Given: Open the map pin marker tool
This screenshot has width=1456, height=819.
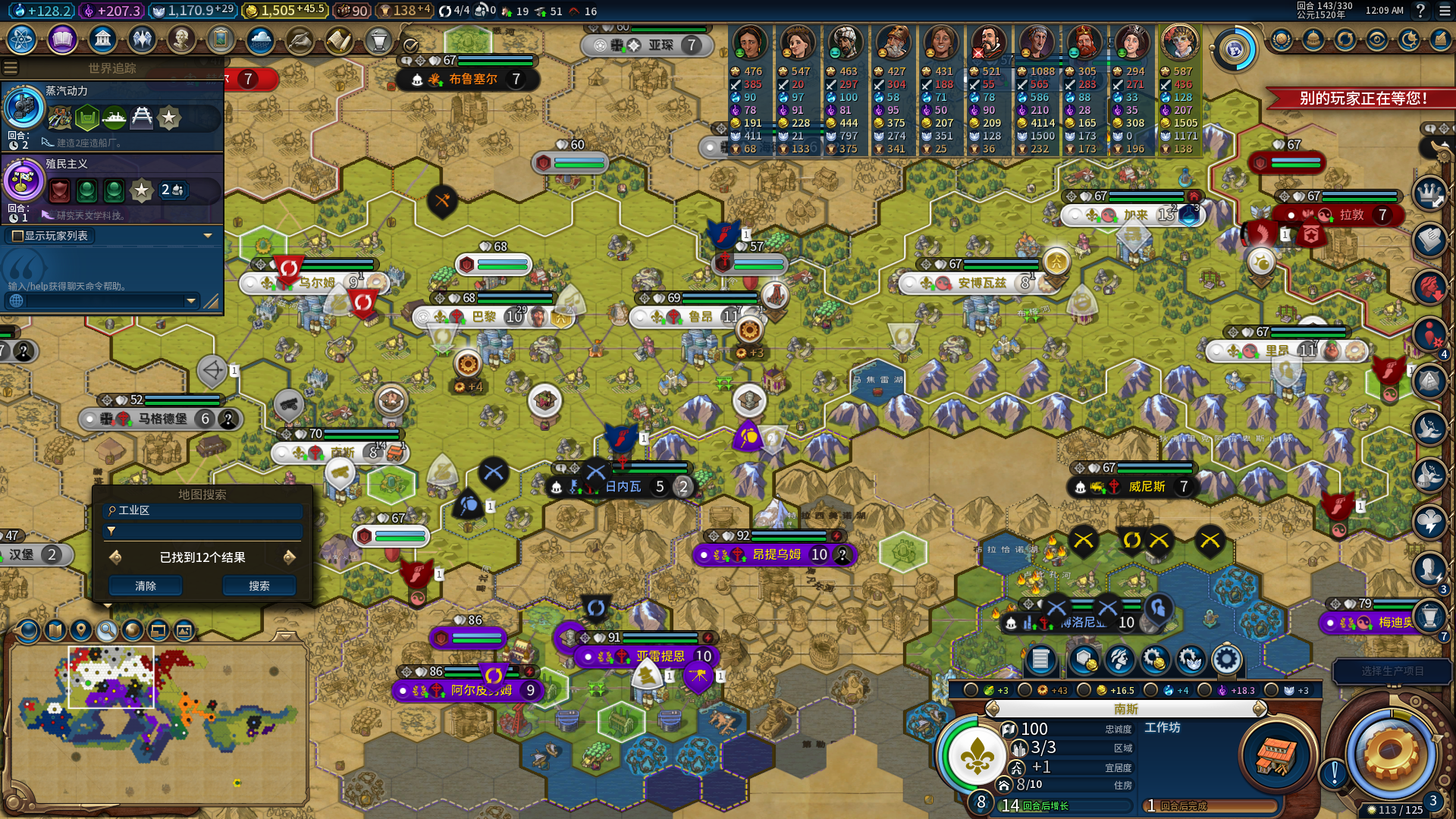Looking at the screenshot, I should click(x=81, y=630).
